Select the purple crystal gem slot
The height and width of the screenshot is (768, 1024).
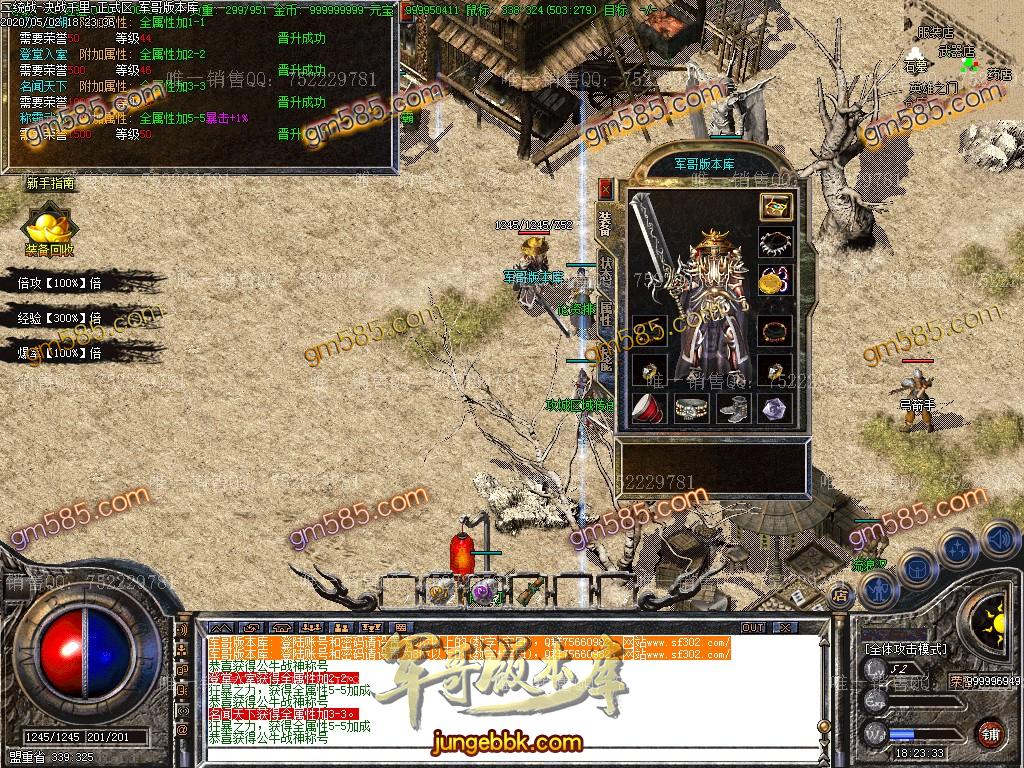pyautogui.click(x=776, y=407)
